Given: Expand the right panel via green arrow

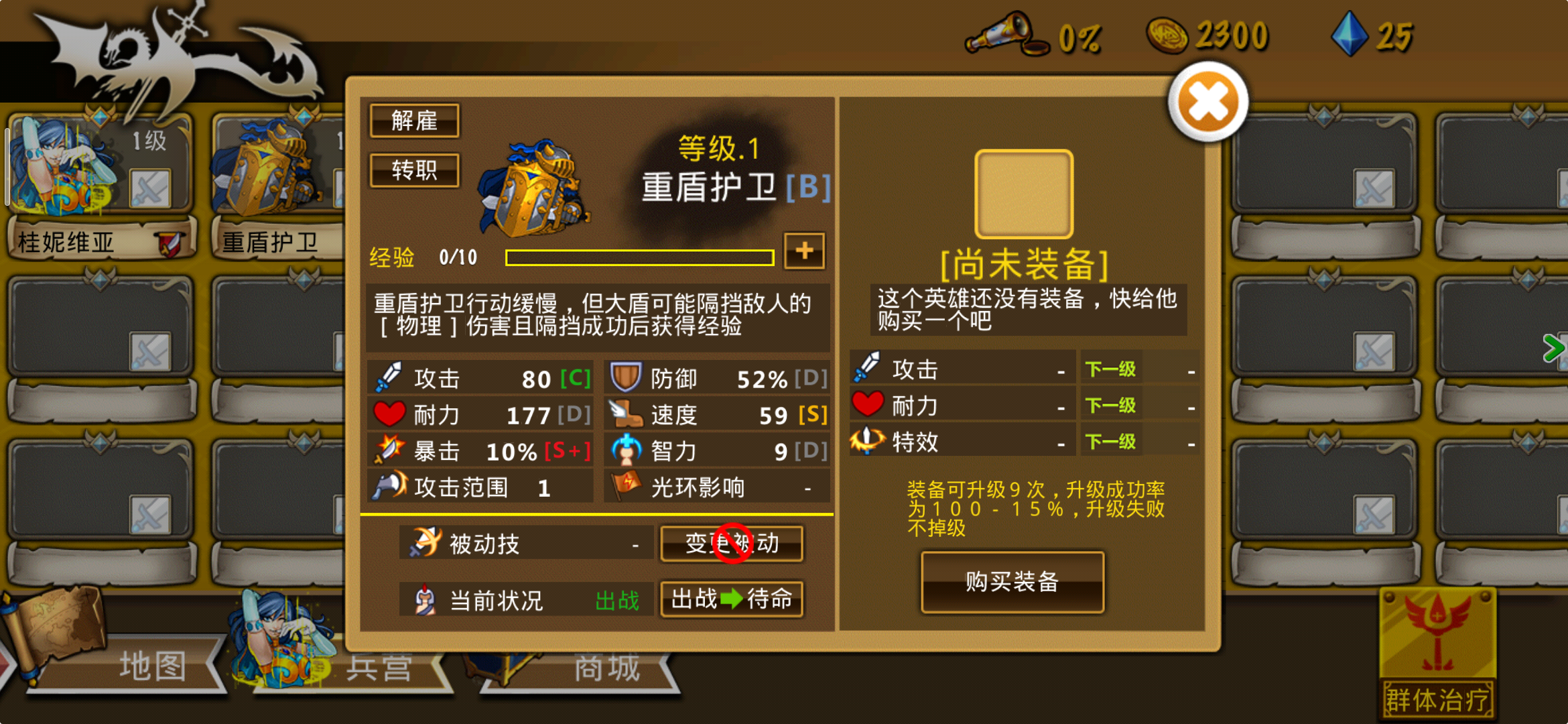Looking at the screenshot, I should [x=1555, y=347].
